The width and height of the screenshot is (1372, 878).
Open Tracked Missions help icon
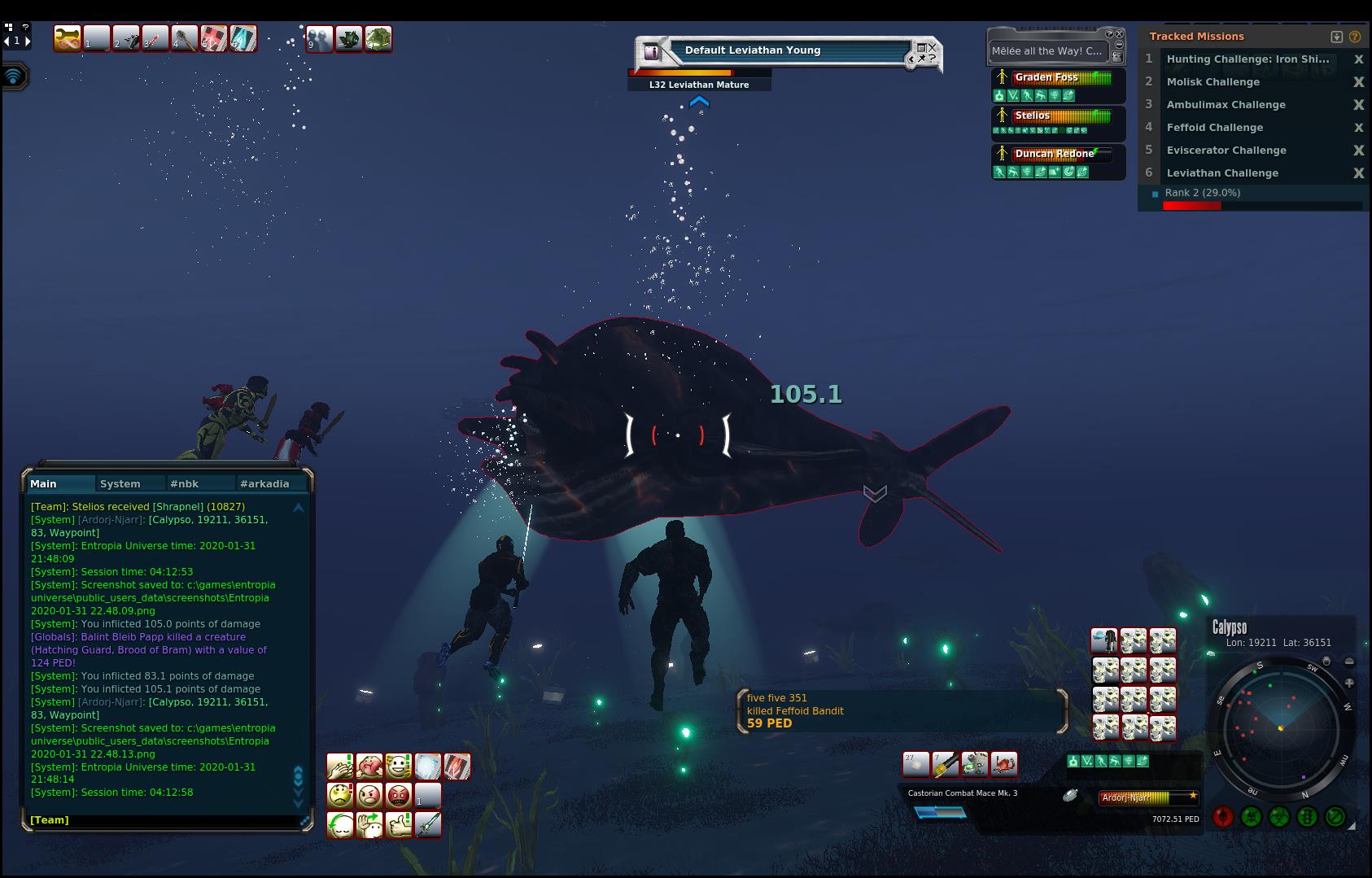click(x=1355, y=37)
